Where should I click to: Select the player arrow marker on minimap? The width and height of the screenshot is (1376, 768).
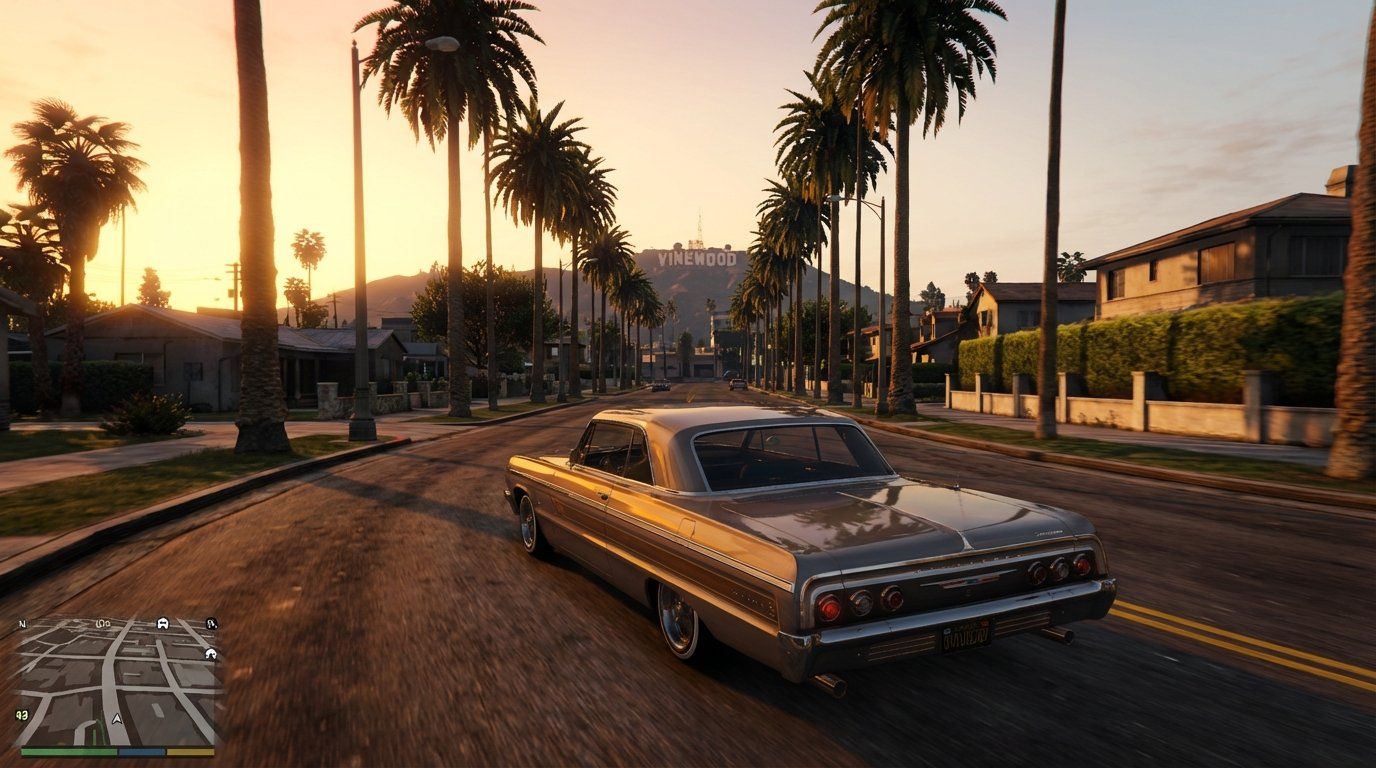117,719
